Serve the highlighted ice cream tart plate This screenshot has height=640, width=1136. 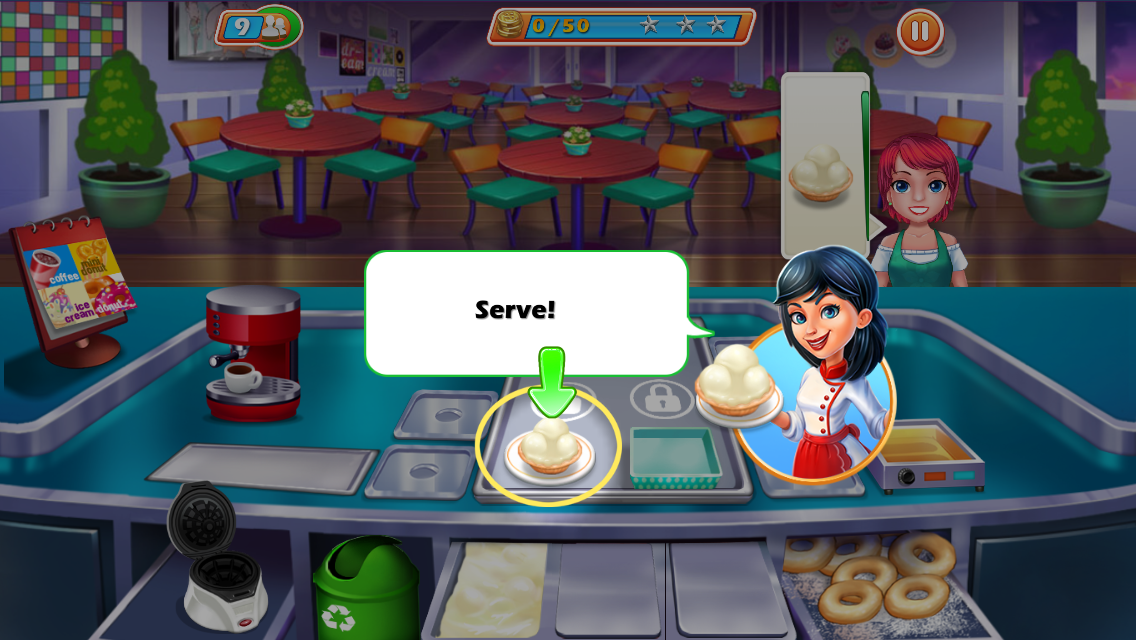point(548,449)
